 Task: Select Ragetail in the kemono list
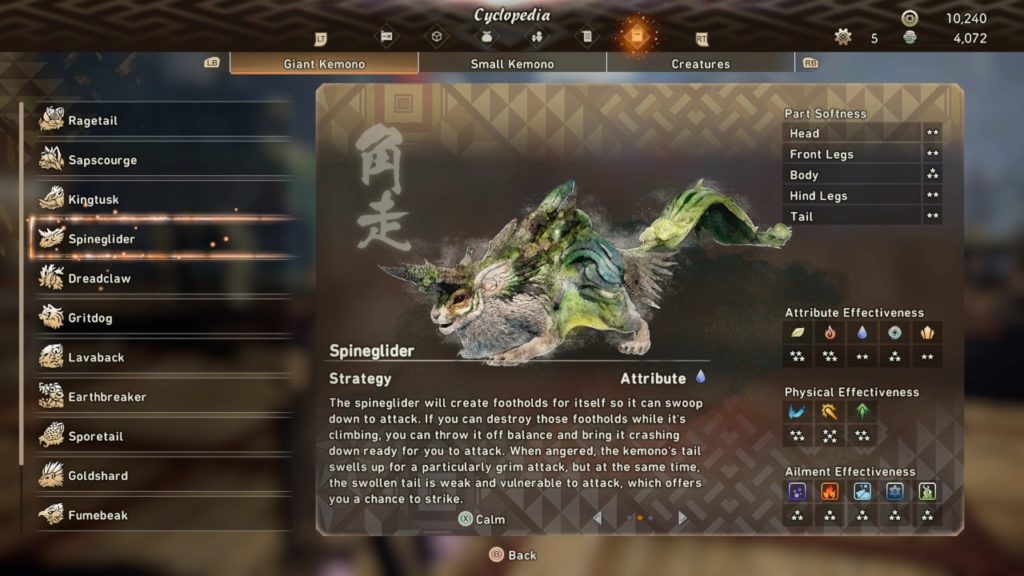coord(160,121)
